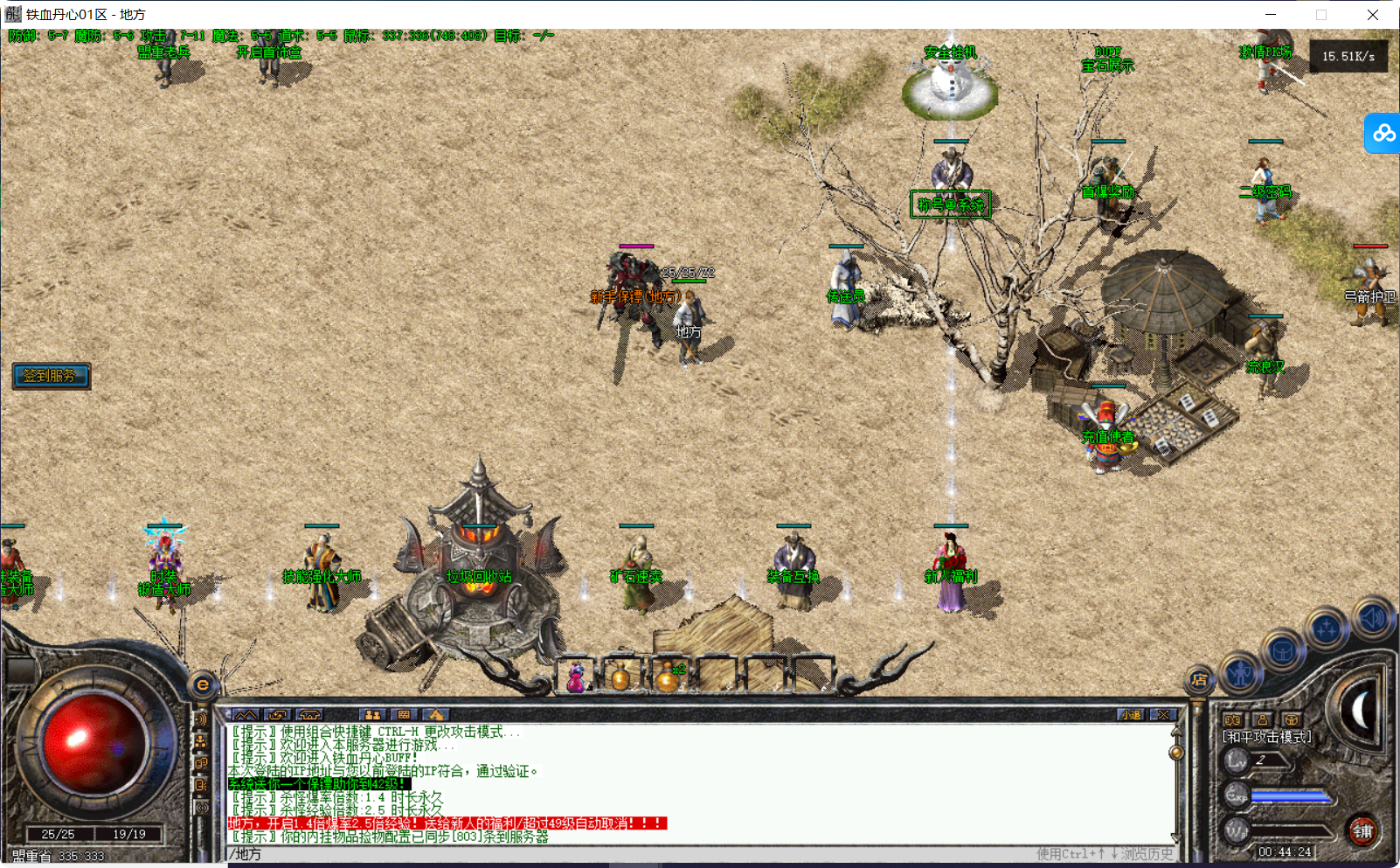Open the blue share icon on the right screen edge
The image size is (1400, 868).
[x=1386, y=134]
